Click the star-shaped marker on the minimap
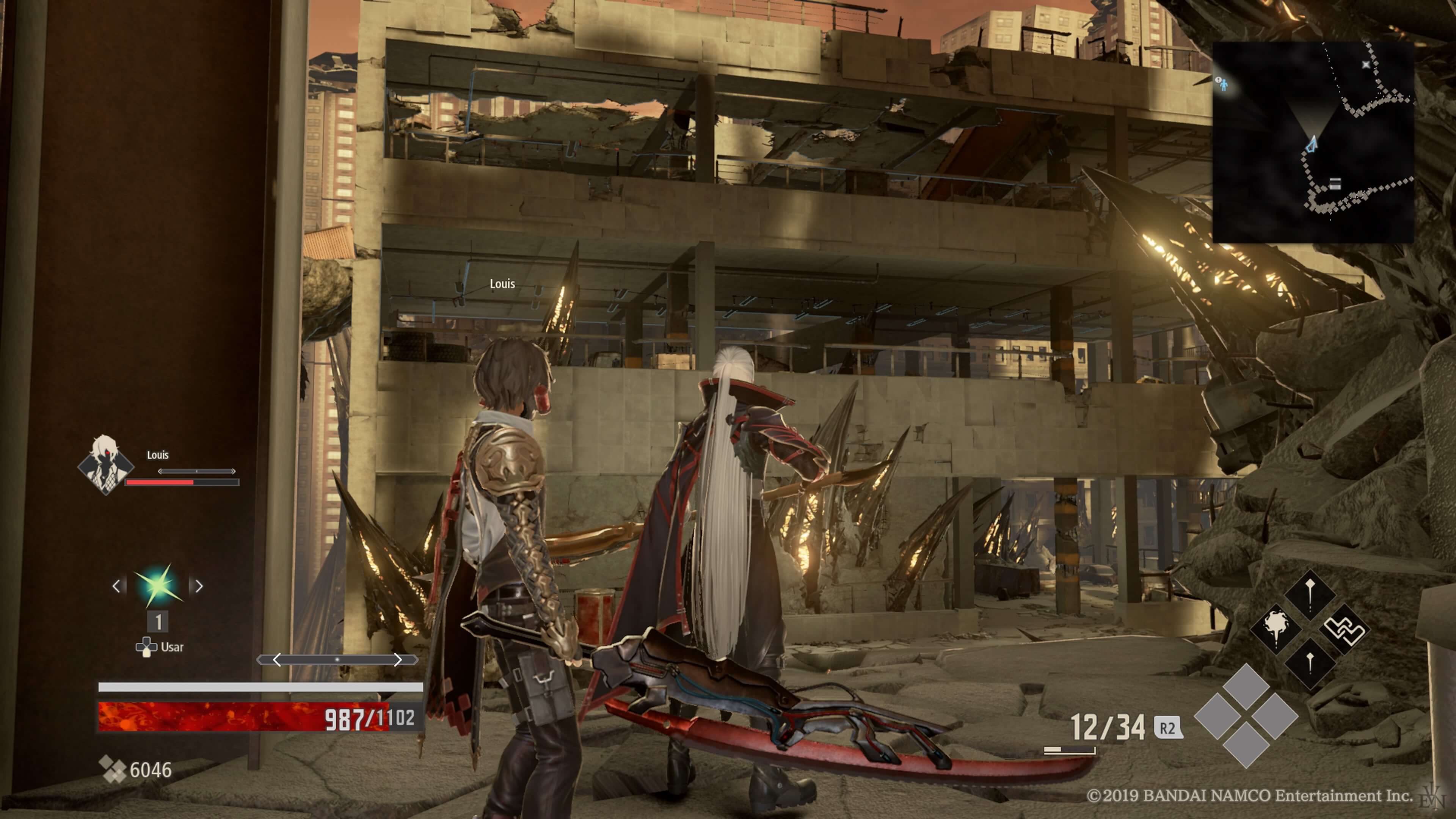The height and width of the screenshot is (819, 1456). (1366, 64)
